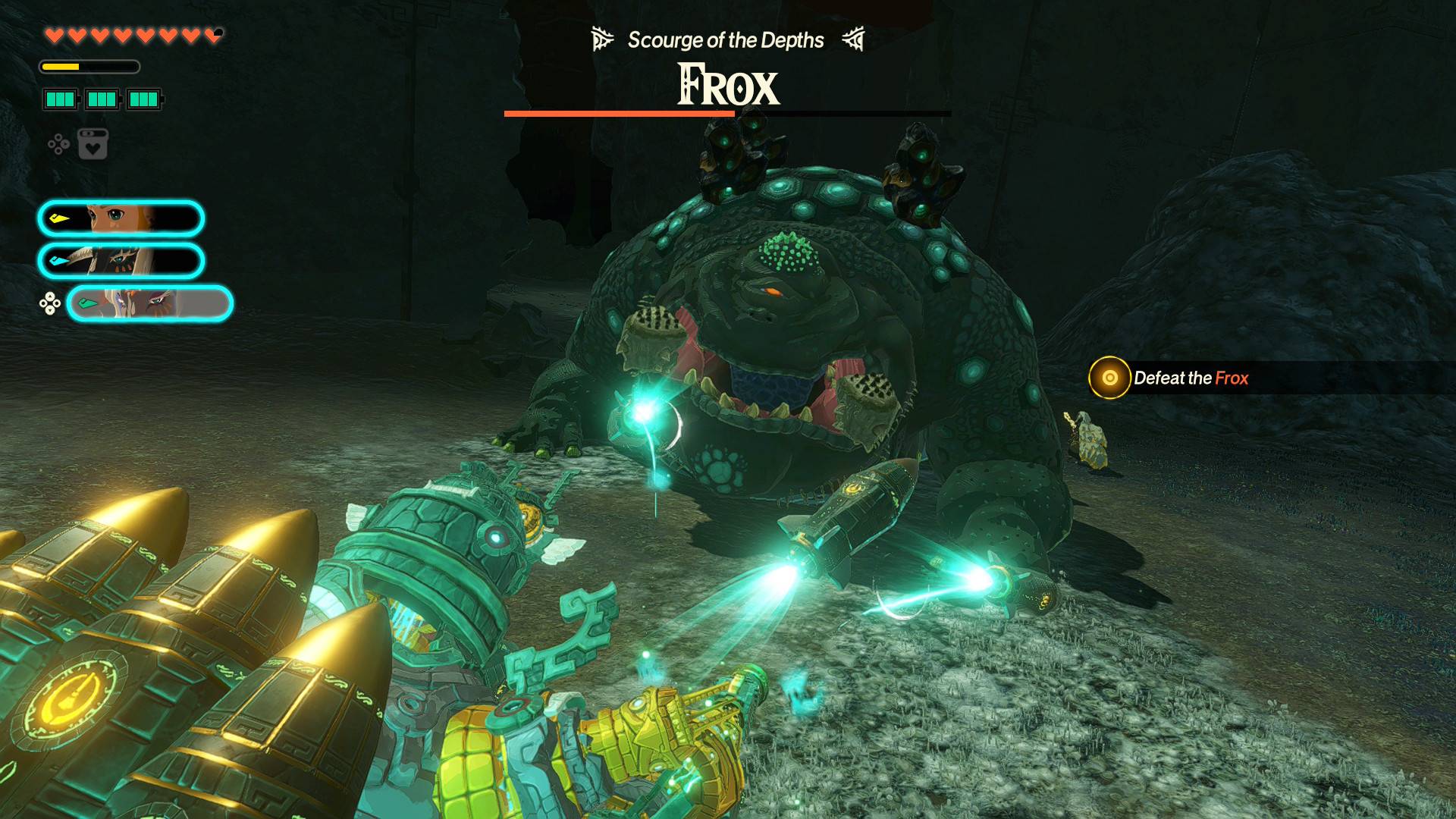
Task: Use the heart jar healing item
Action: click(x=93, y=144)
